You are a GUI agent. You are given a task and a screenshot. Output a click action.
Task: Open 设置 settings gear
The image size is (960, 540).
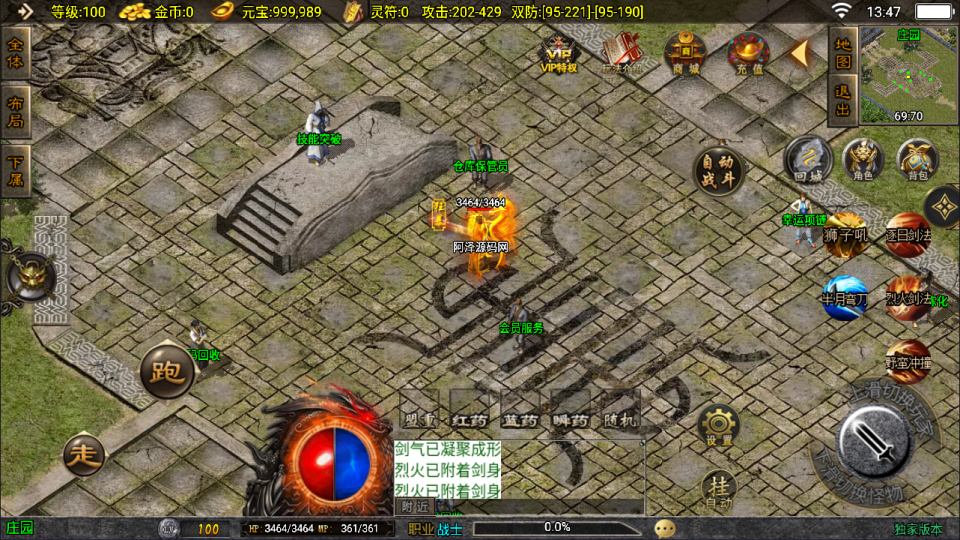(719, 426)
